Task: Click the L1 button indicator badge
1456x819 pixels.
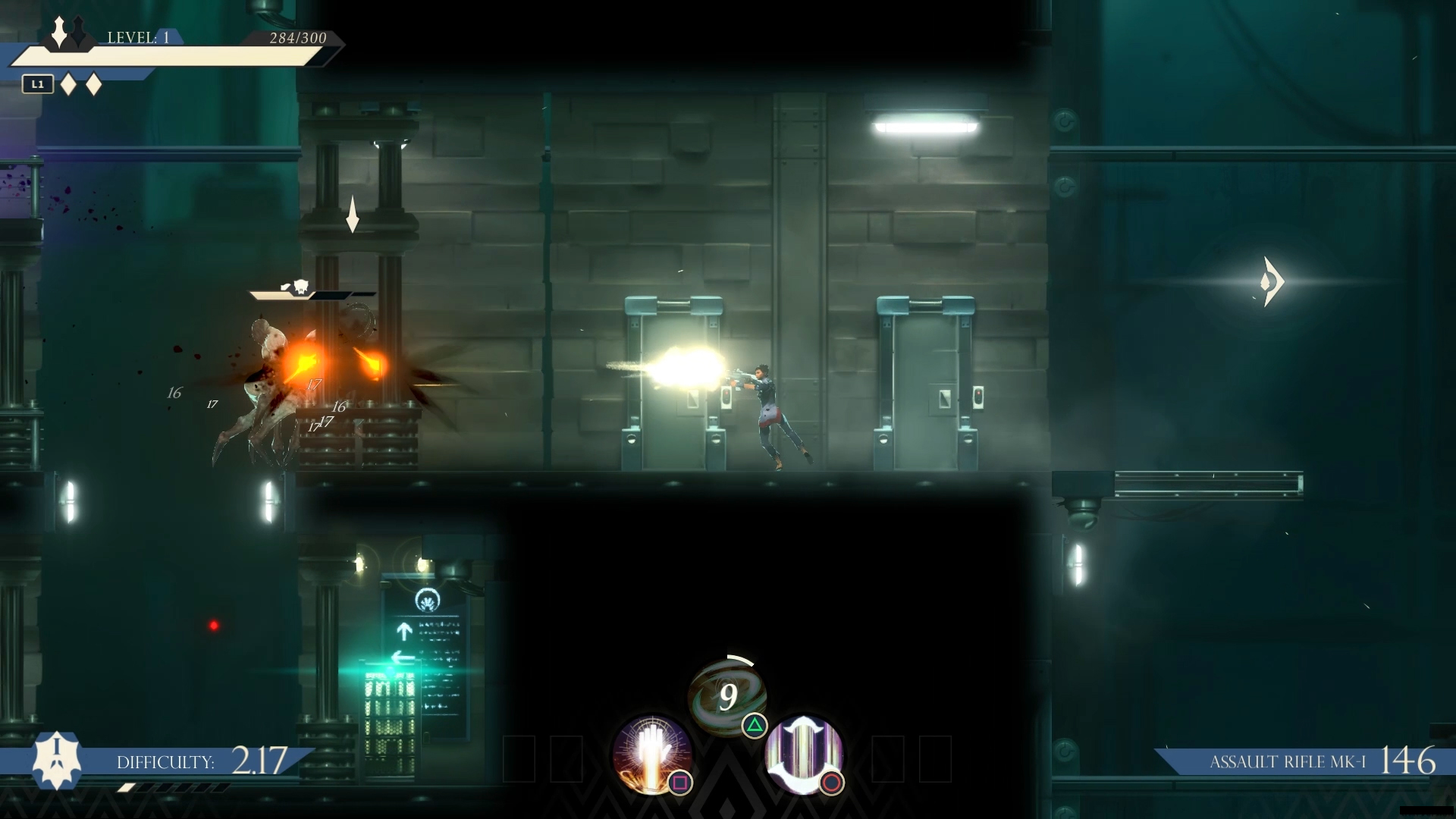Action: coord(37,84)
